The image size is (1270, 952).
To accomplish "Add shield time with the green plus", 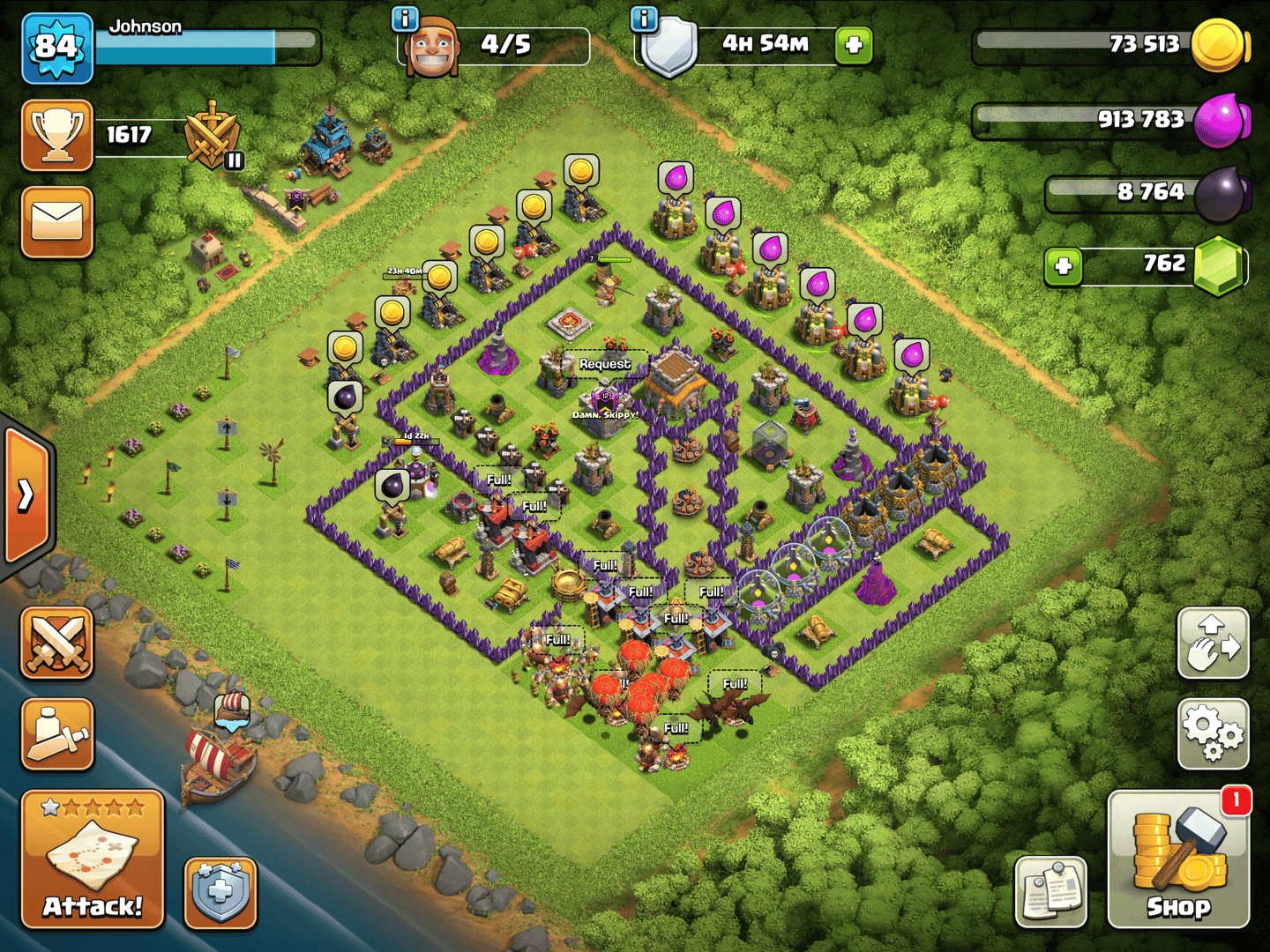I will pos(853,45).
